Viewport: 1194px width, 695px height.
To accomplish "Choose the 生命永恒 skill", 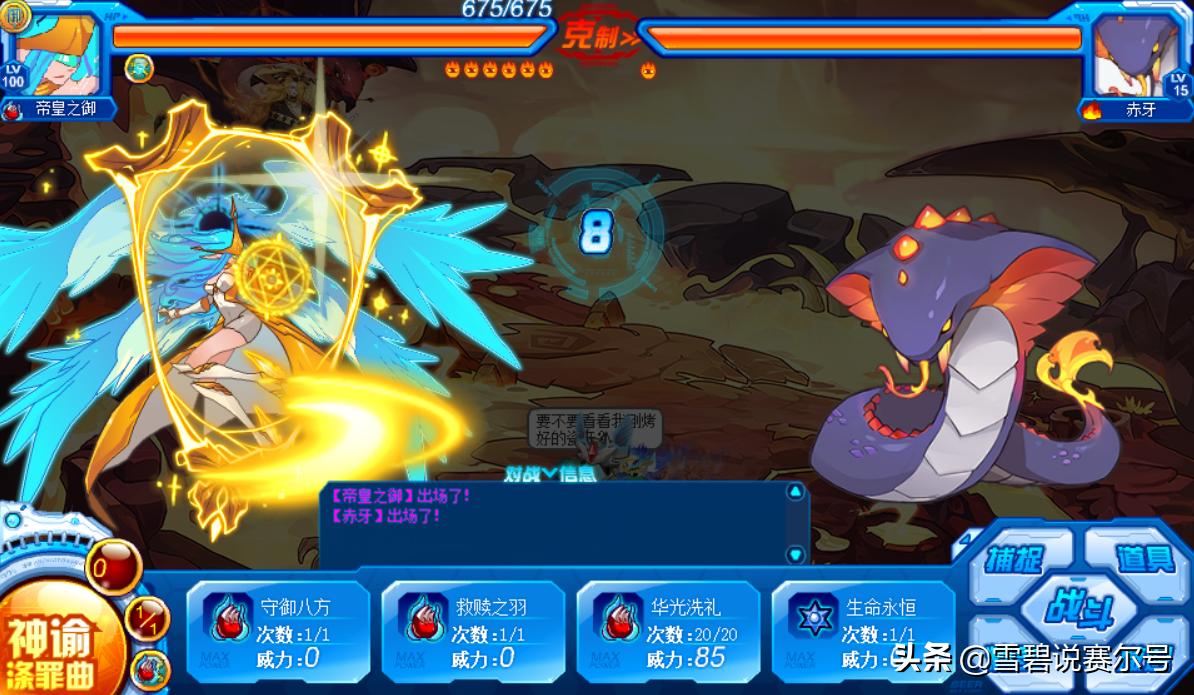I will (862, 632).
